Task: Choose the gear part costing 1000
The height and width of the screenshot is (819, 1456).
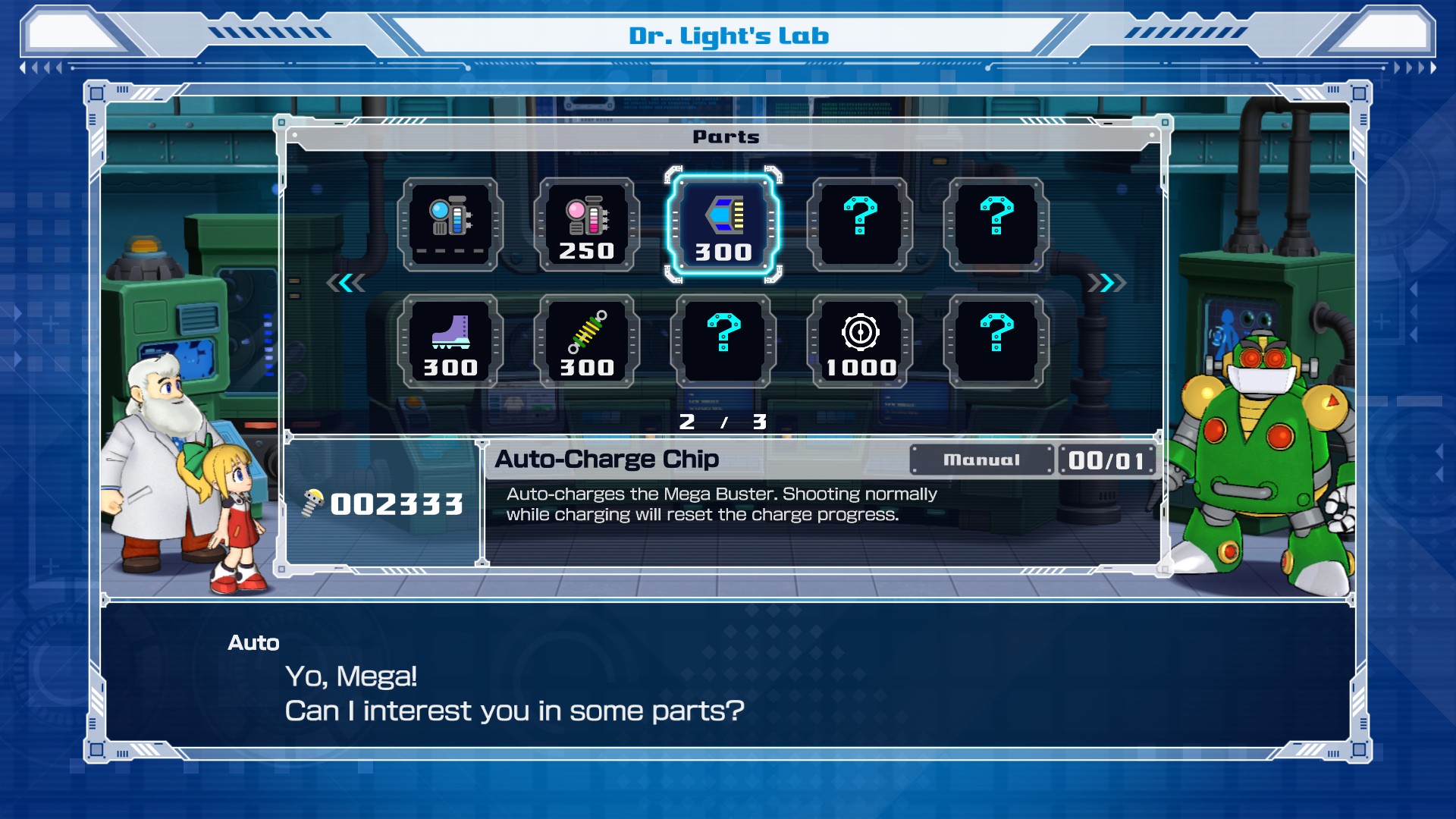Action: coord(860,342)
